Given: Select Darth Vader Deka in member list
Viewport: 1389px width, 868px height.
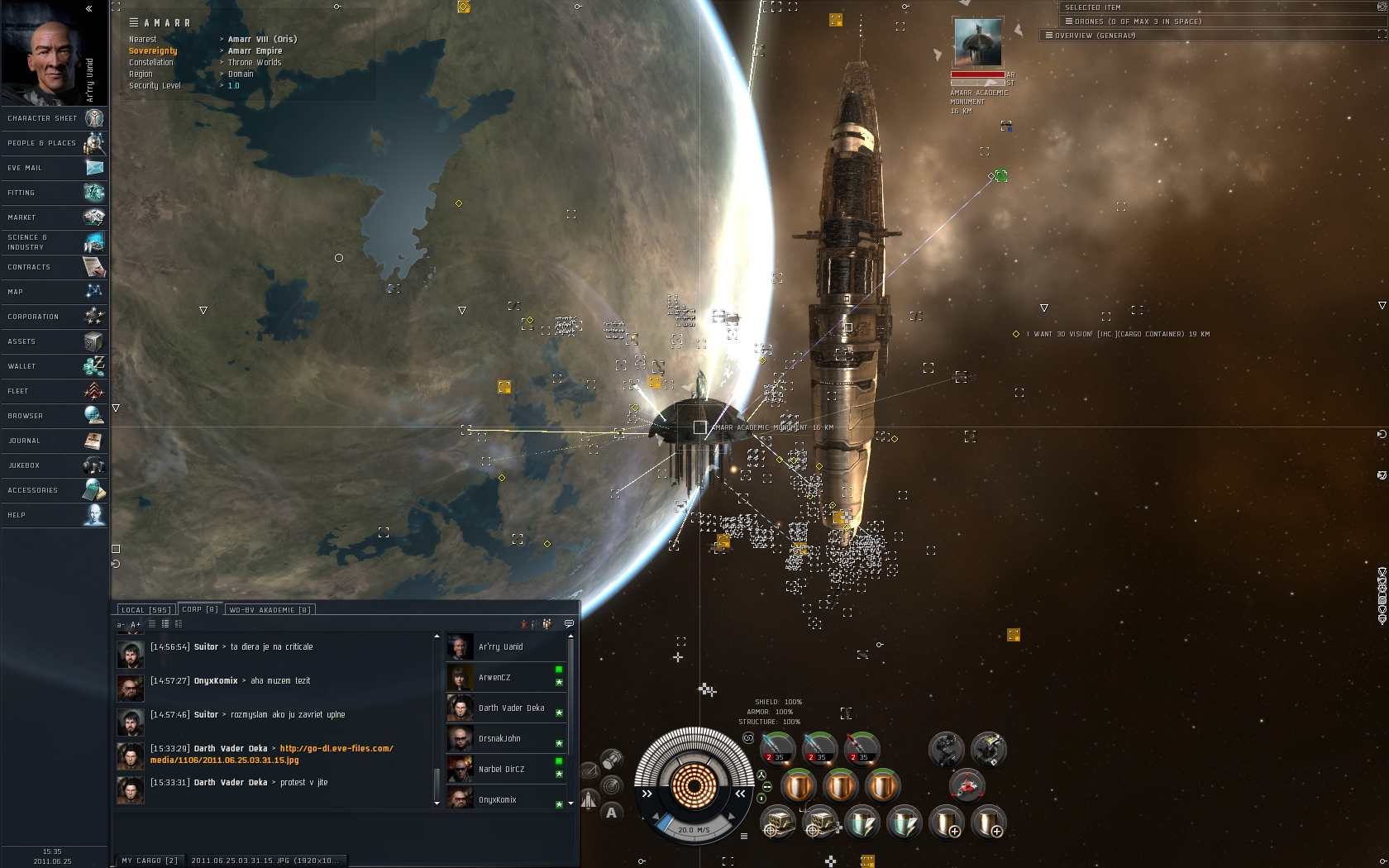Looking at the screenshot, I should [511, 708].
